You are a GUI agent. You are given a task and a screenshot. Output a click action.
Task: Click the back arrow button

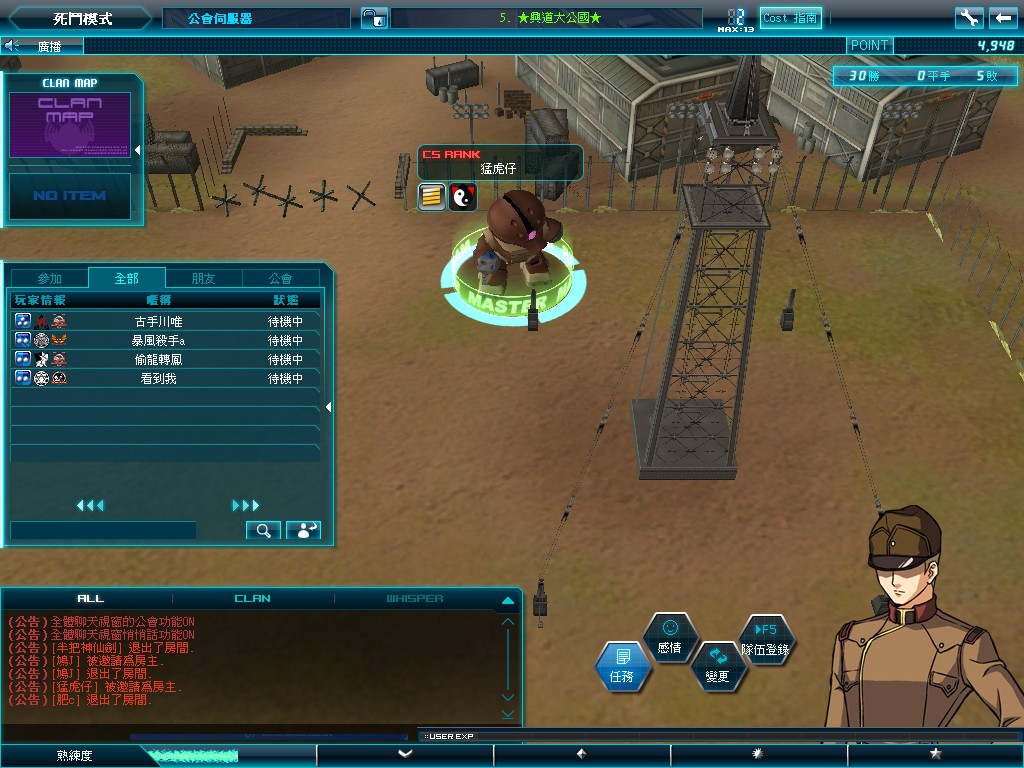tap(1003, 18)
